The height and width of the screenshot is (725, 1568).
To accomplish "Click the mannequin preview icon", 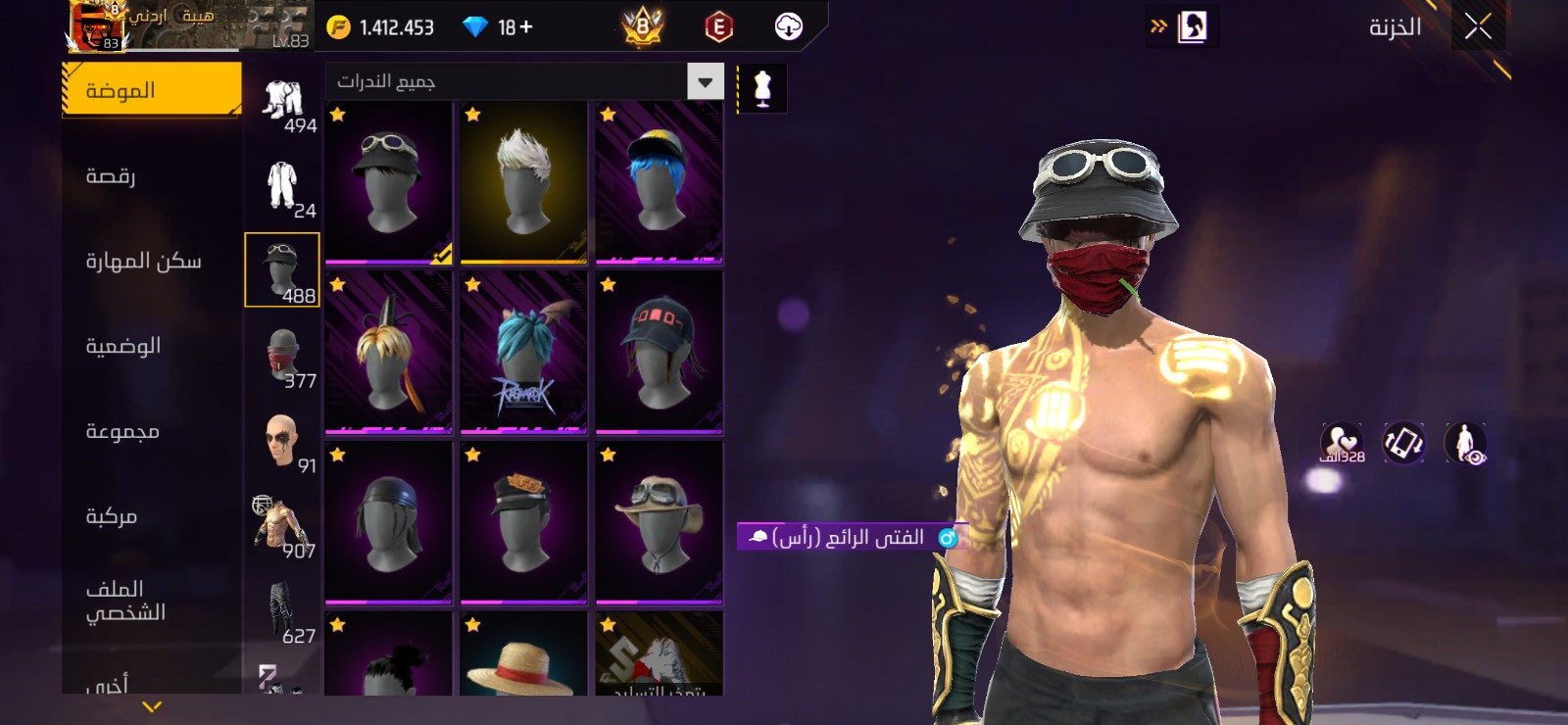I will [761, 88].
